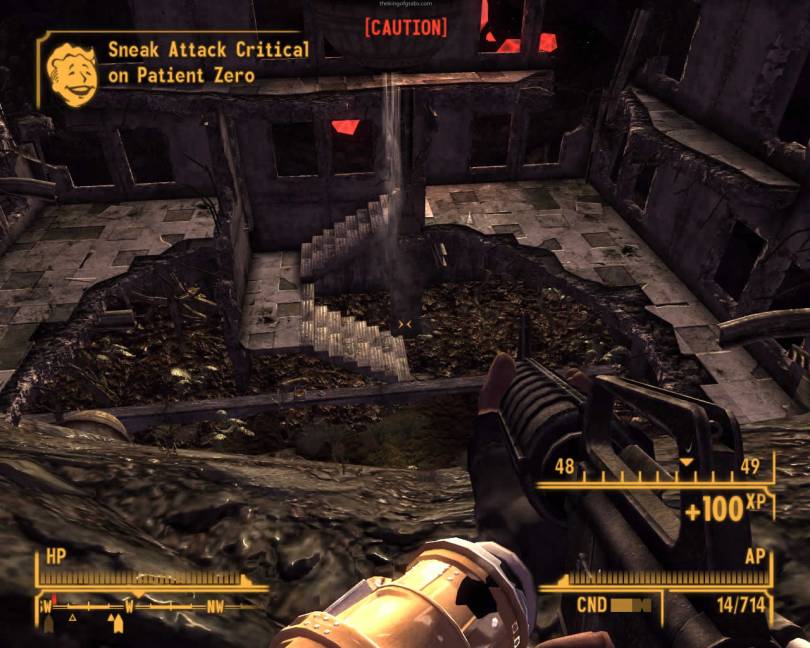Click the Sneak Attack Critical notification message
810x648 pixels.
click(x=208, y=62)
